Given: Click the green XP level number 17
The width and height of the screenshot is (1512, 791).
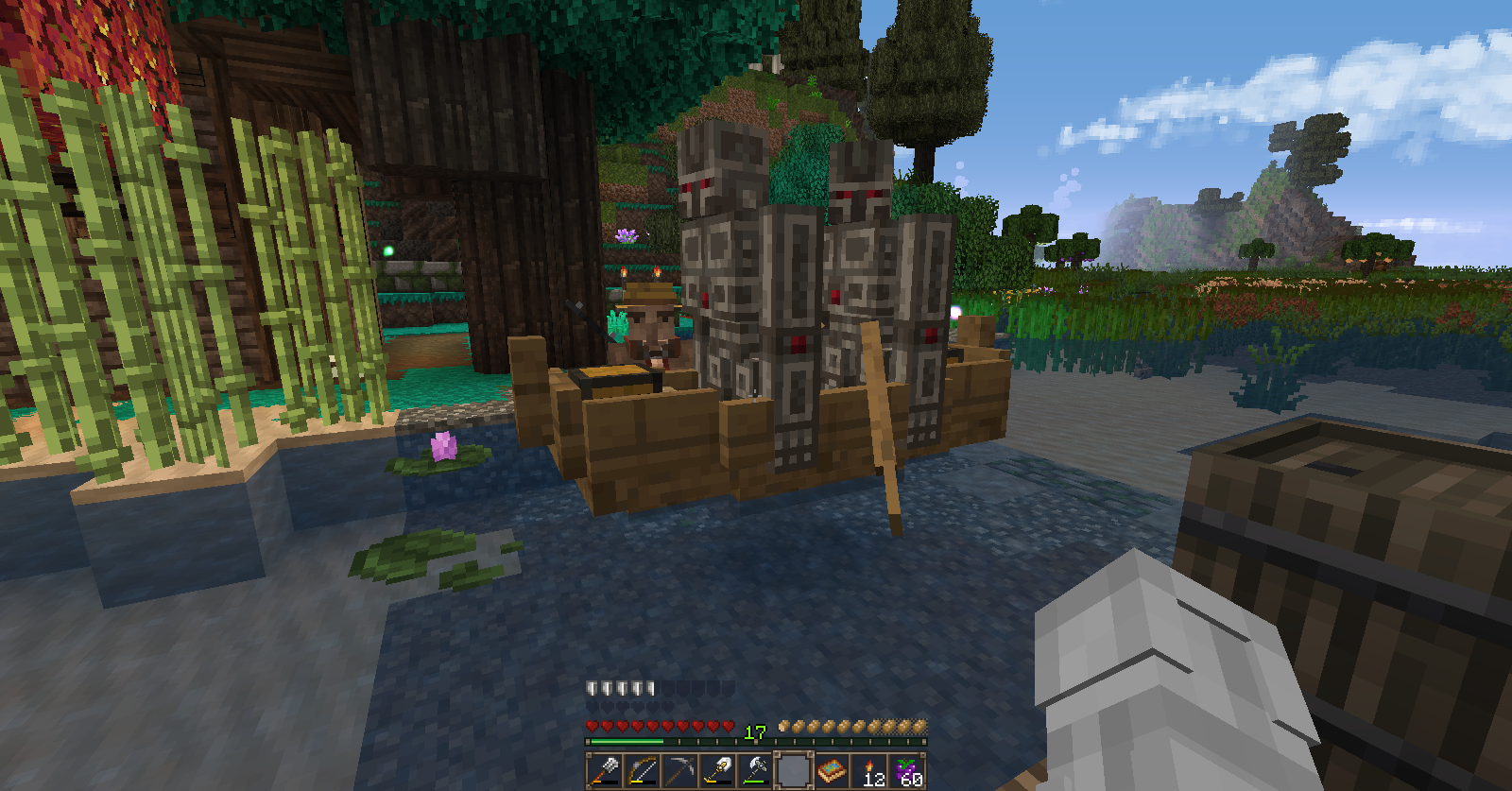Looking at the screenshot, I should tap(754, 731).
